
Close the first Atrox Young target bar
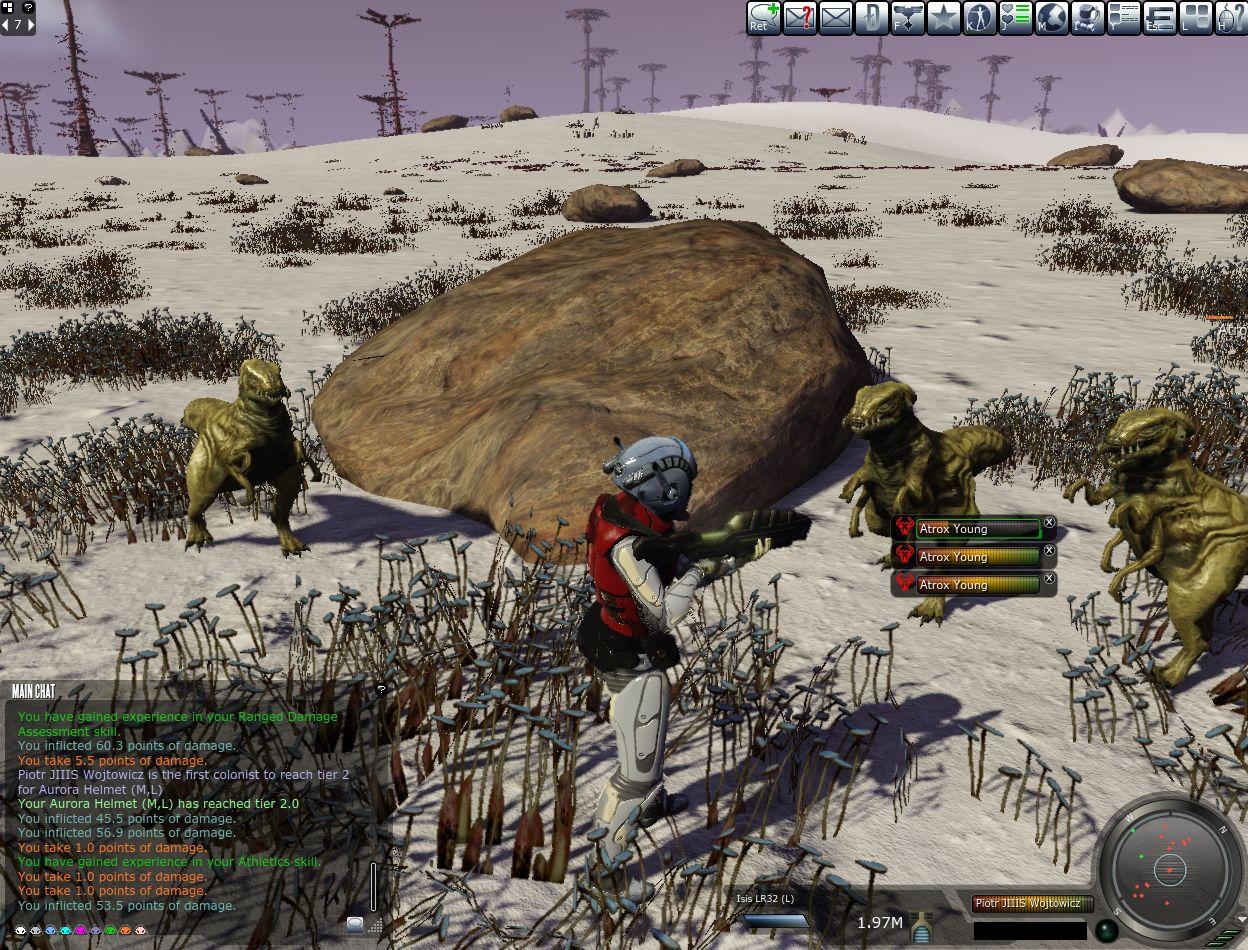coord(1049,522)
